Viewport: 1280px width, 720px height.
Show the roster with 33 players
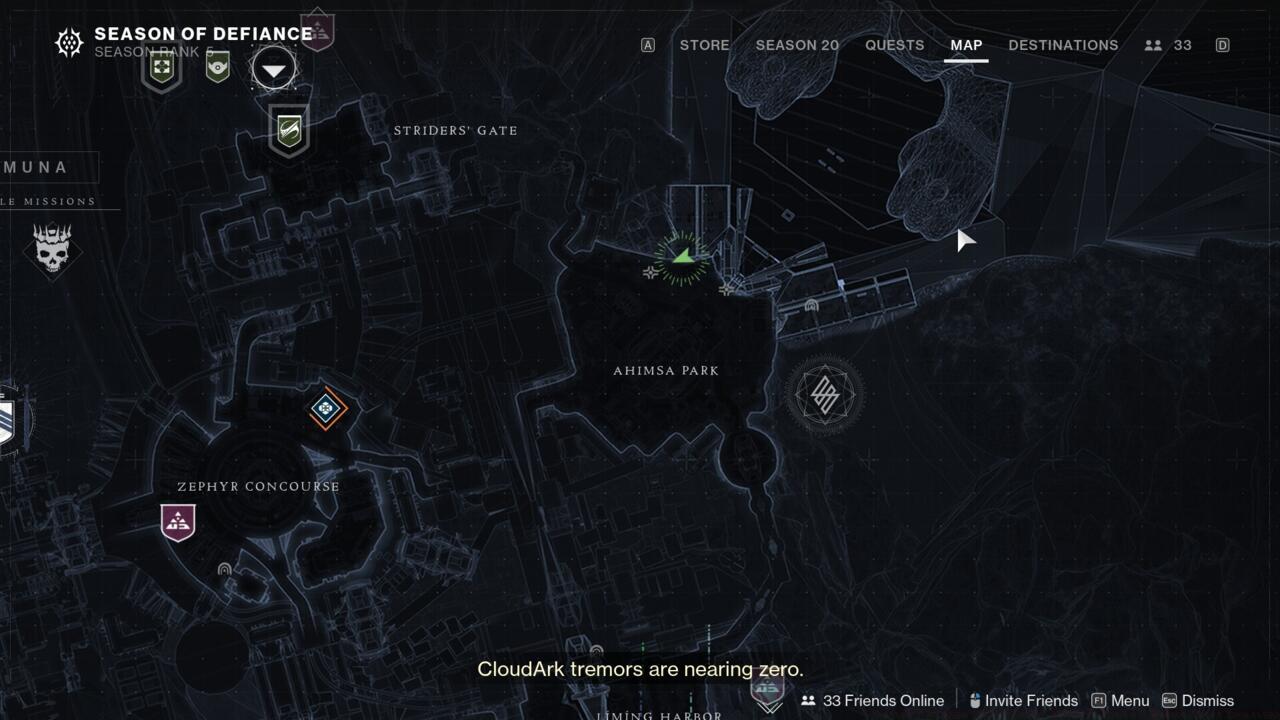pos(1169,45)
